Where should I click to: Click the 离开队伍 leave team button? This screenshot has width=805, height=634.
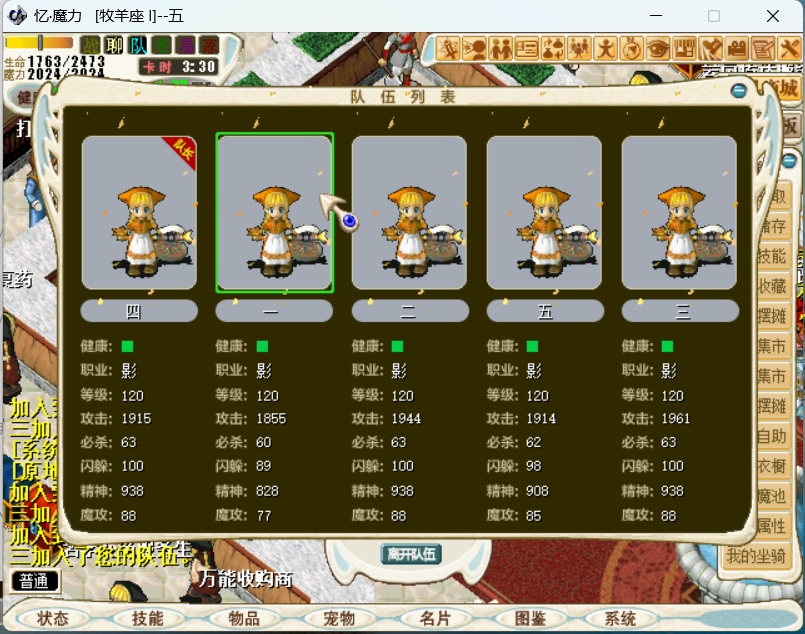click(411, 554)
